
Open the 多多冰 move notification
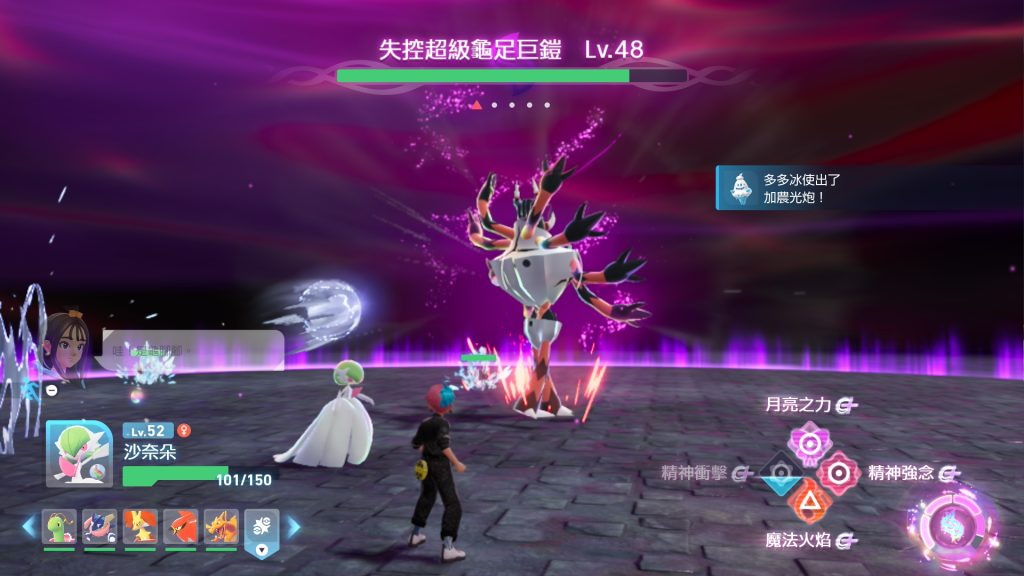(869, 188)
